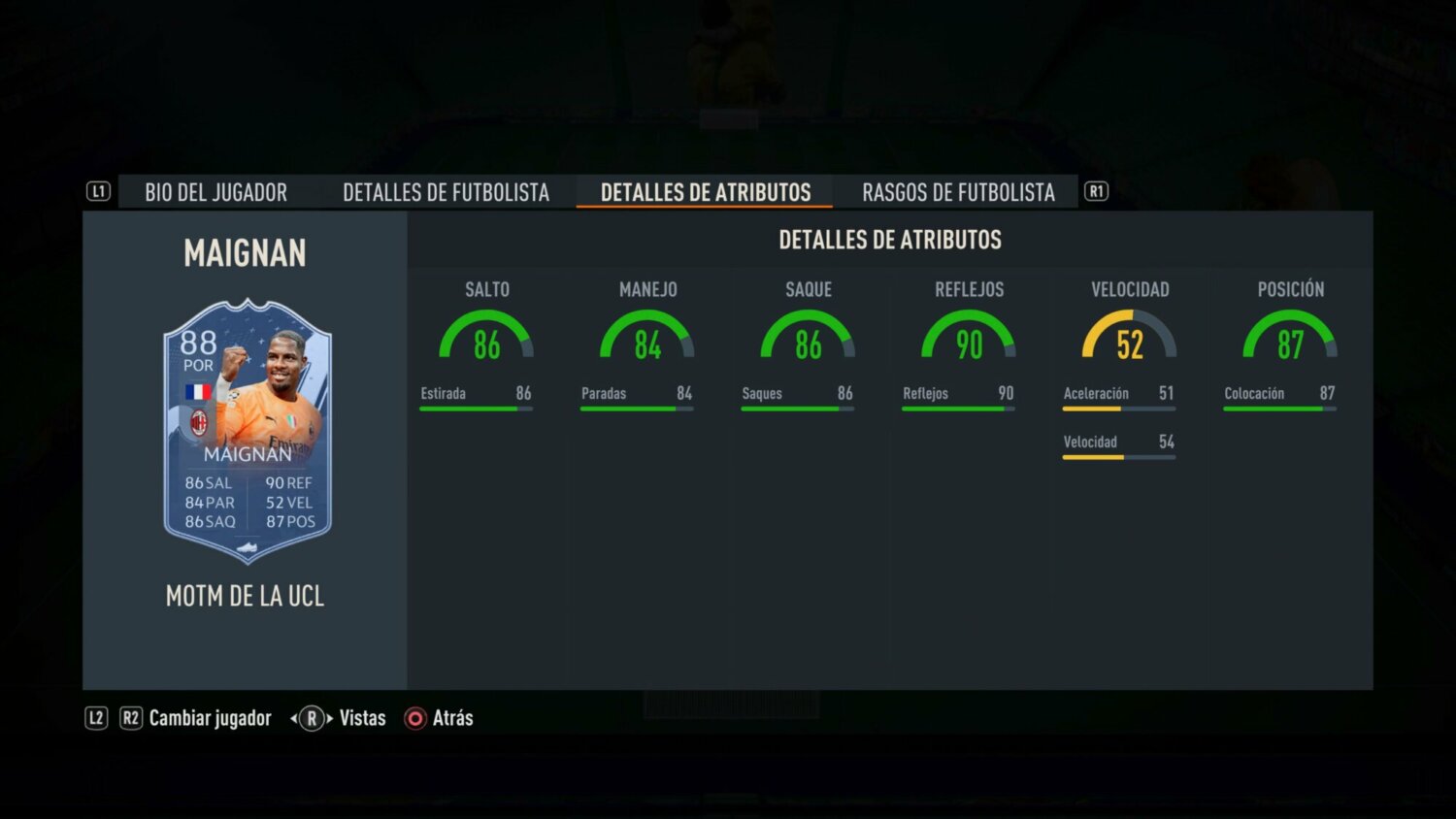Click the circle button icon beside Atrás
1456x819 pixels.
(414, 718)
